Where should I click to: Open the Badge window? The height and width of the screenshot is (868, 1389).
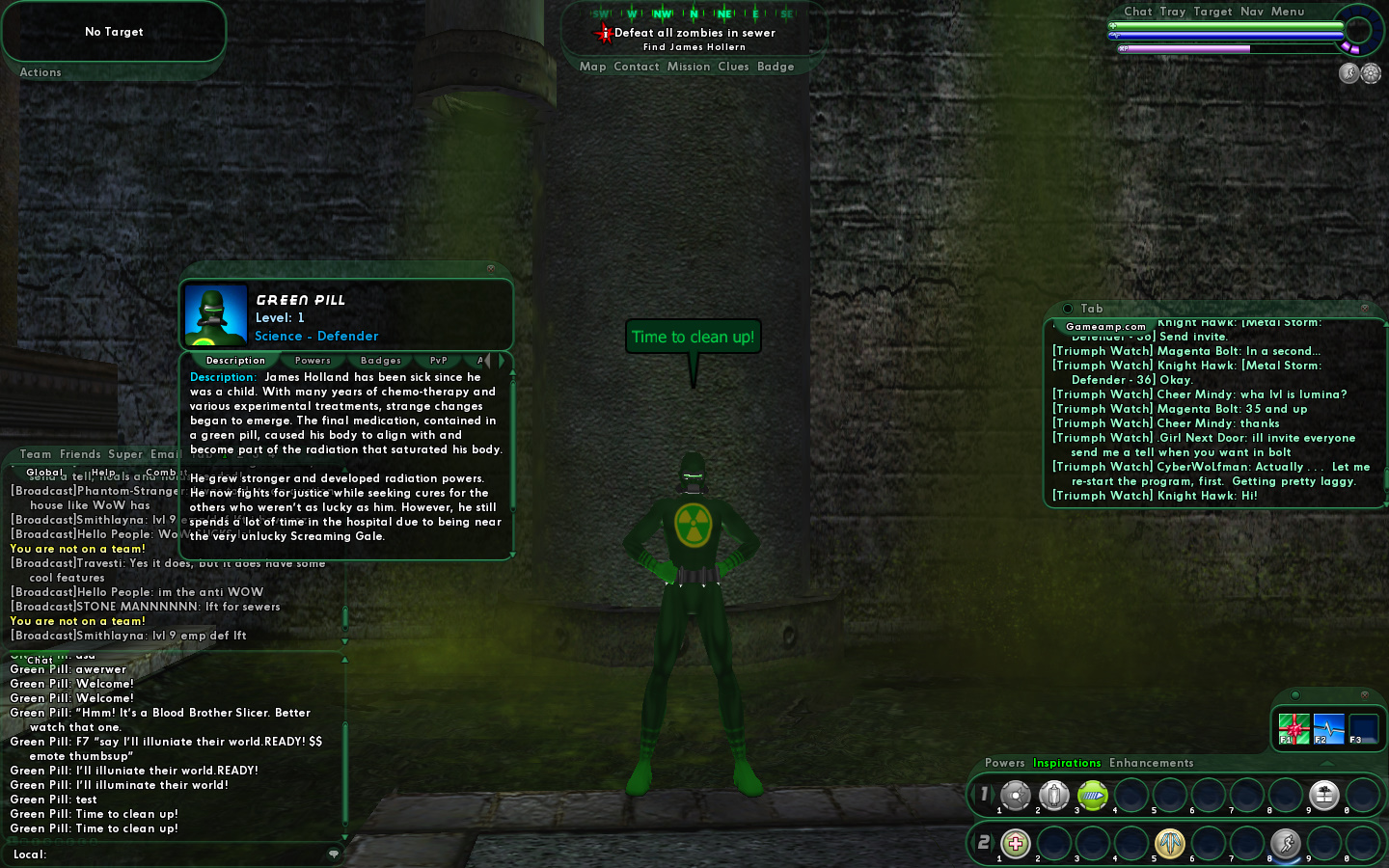pos(776,67)
